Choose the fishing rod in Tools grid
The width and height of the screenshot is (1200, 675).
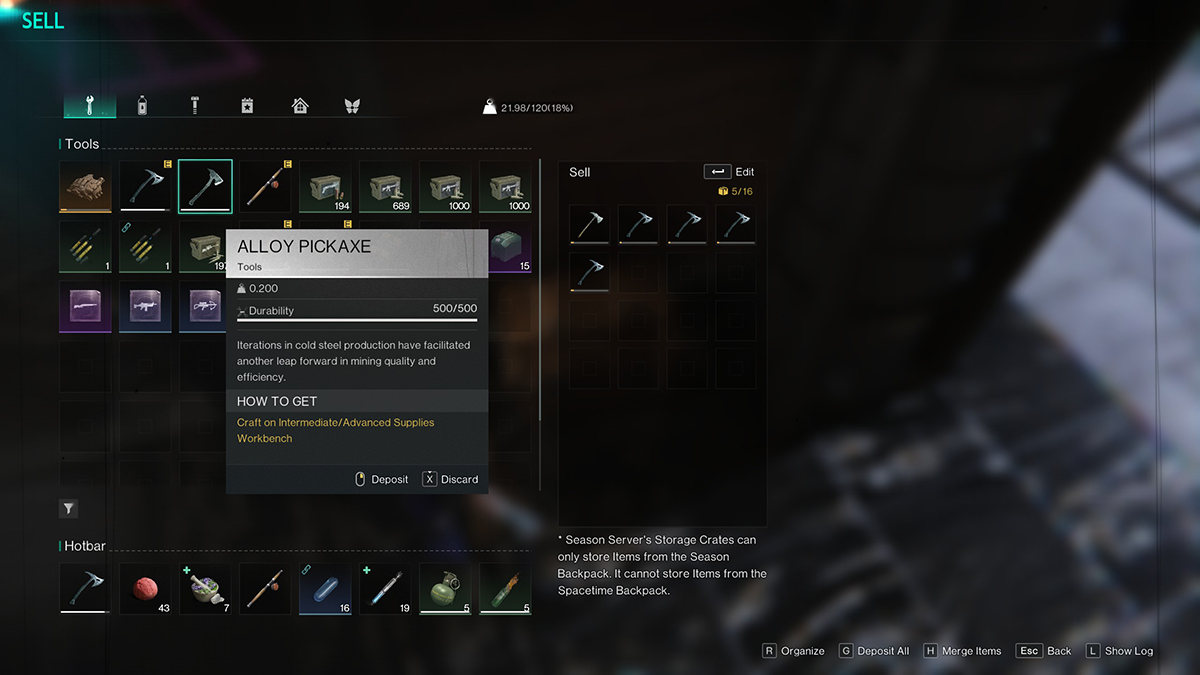click(265, 187)
